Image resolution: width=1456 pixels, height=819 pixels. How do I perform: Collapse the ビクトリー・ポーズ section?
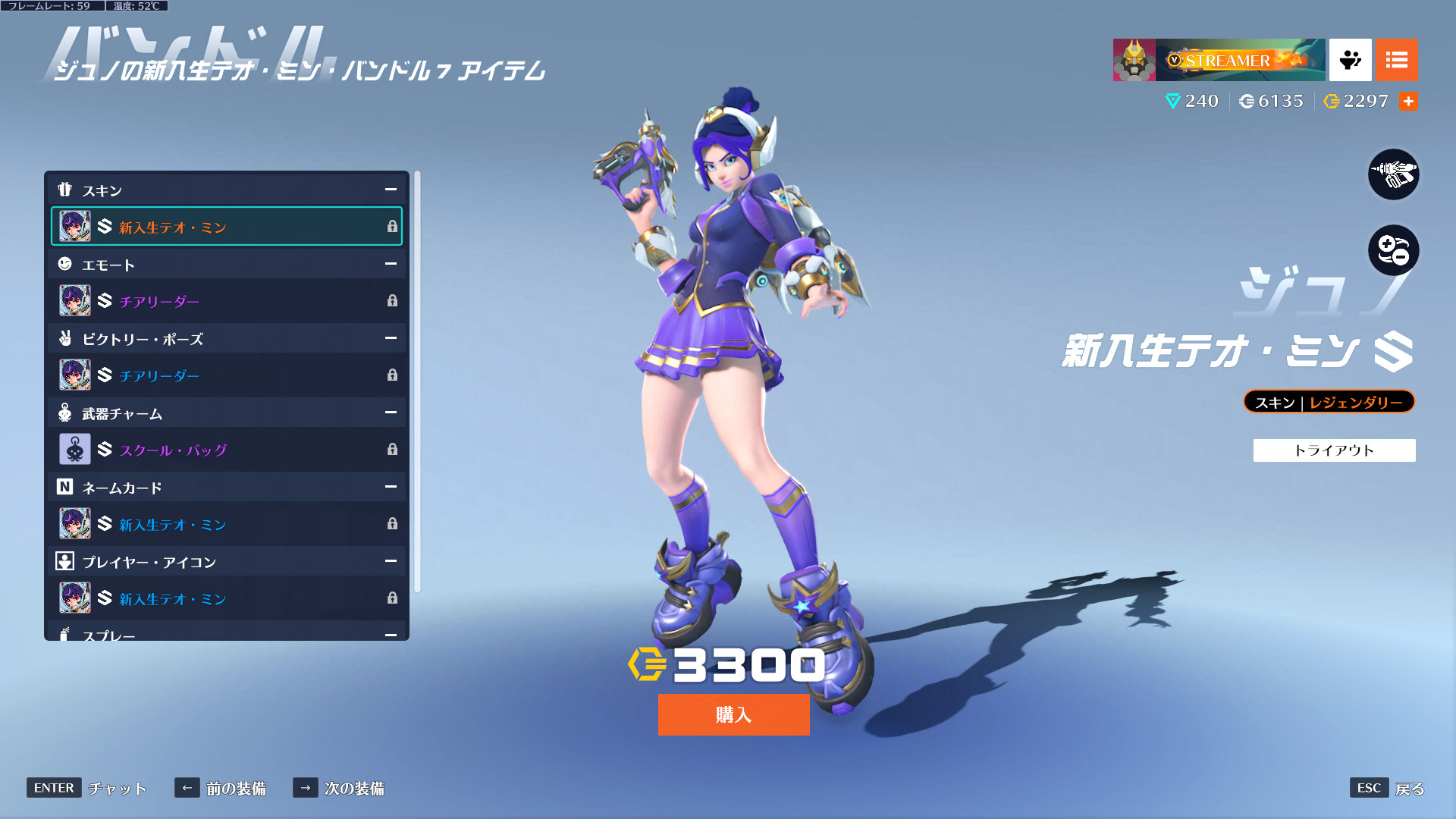tap(390, 339)
